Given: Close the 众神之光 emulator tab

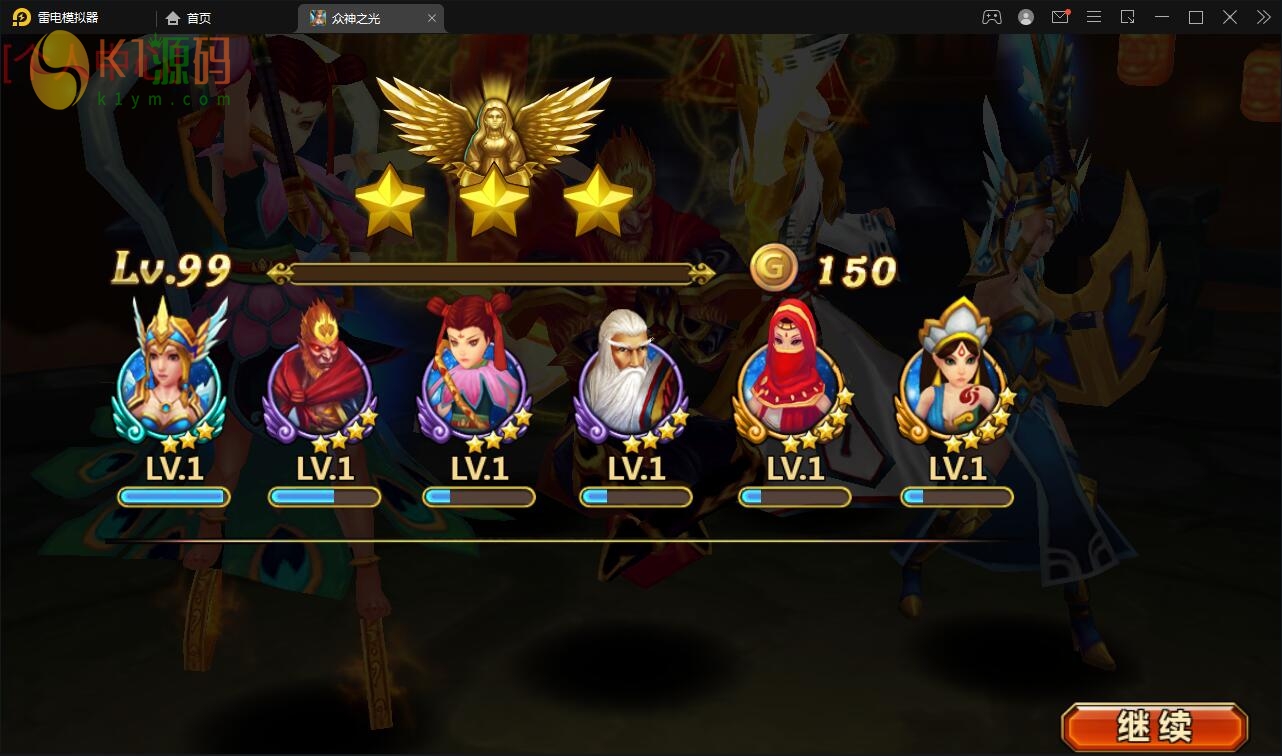Looking at the screenshot, I should pyautogui.click(x=432, y=18).
